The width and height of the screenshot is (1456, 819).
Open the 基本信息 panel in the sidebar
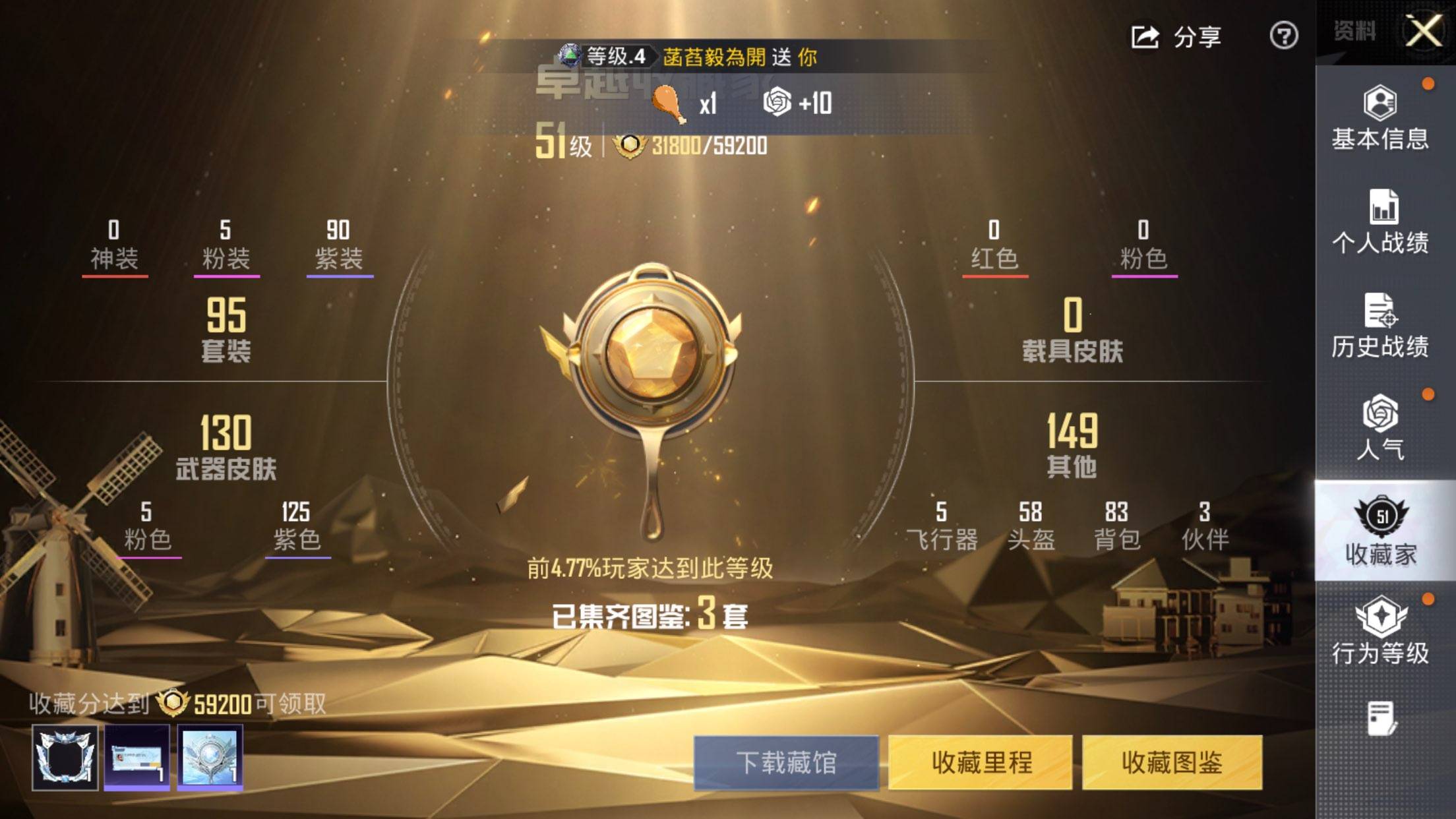coord(1383,117)
